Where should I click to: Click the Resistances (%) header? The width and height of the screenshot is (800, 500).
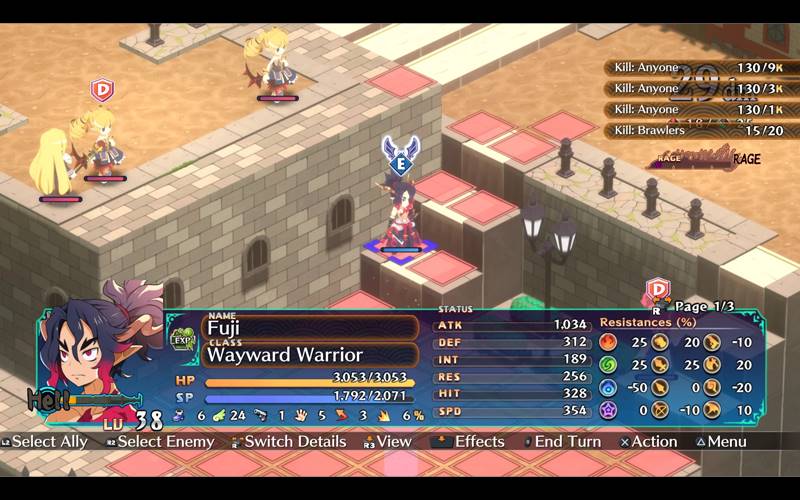point(647,323)
